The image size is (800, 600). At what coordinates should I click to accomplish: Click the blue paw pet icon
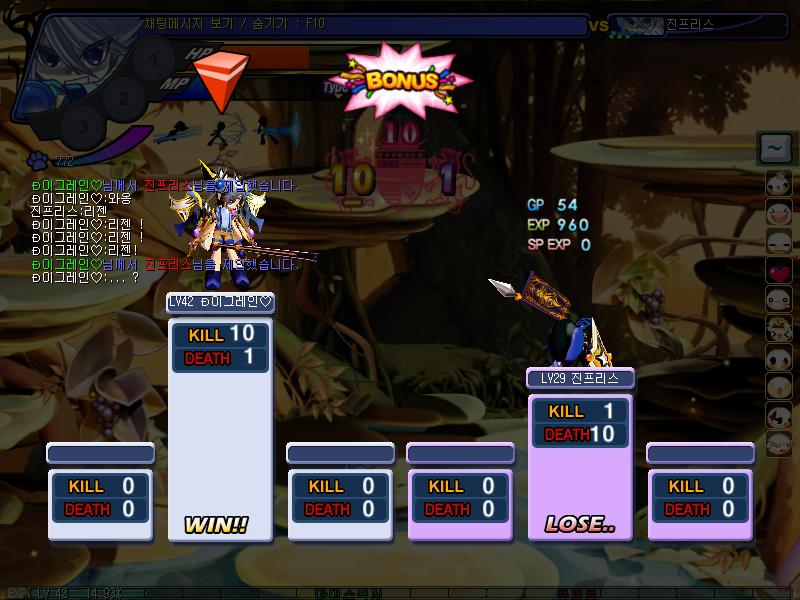tap(38, 159)
